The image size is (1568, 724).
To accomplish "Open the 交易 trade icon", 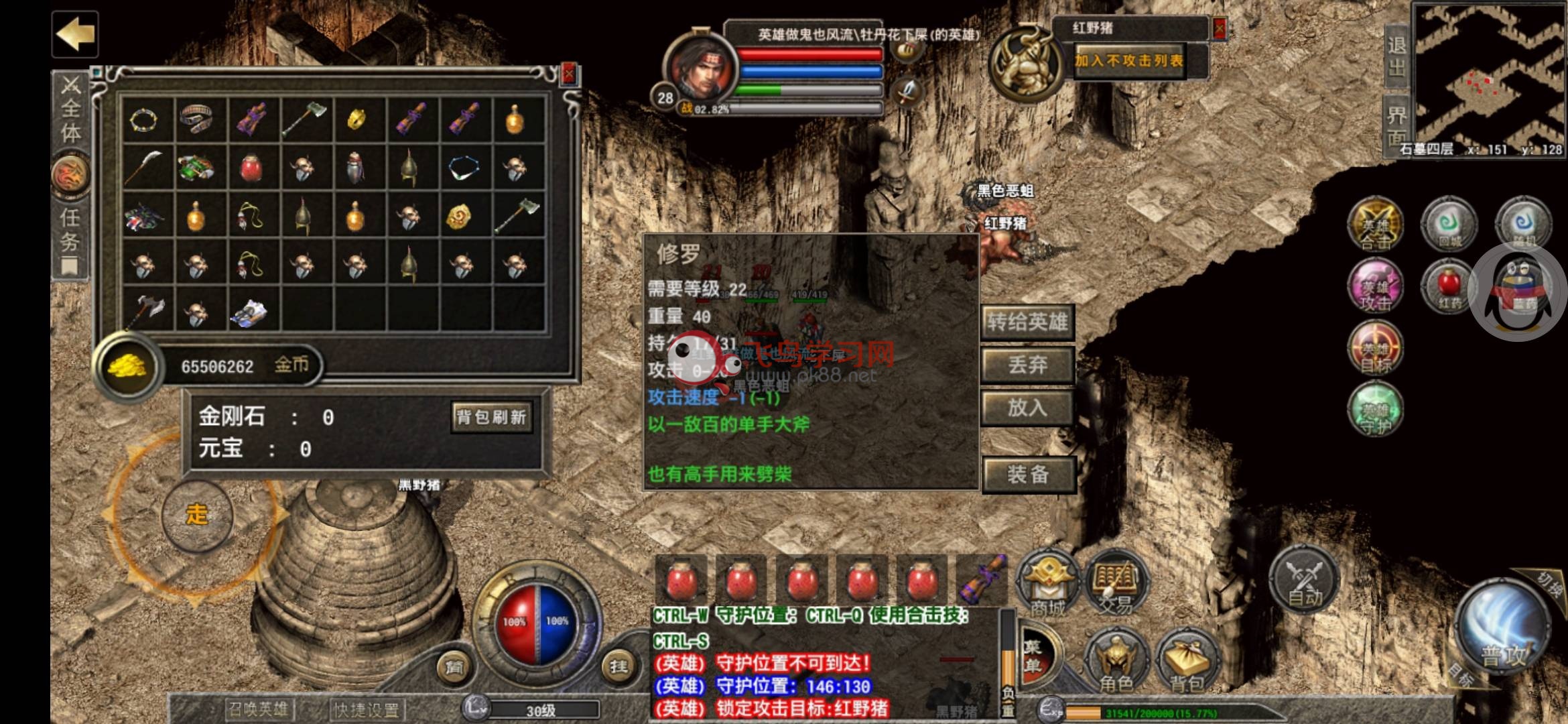I will click(x=1115, y=583).
